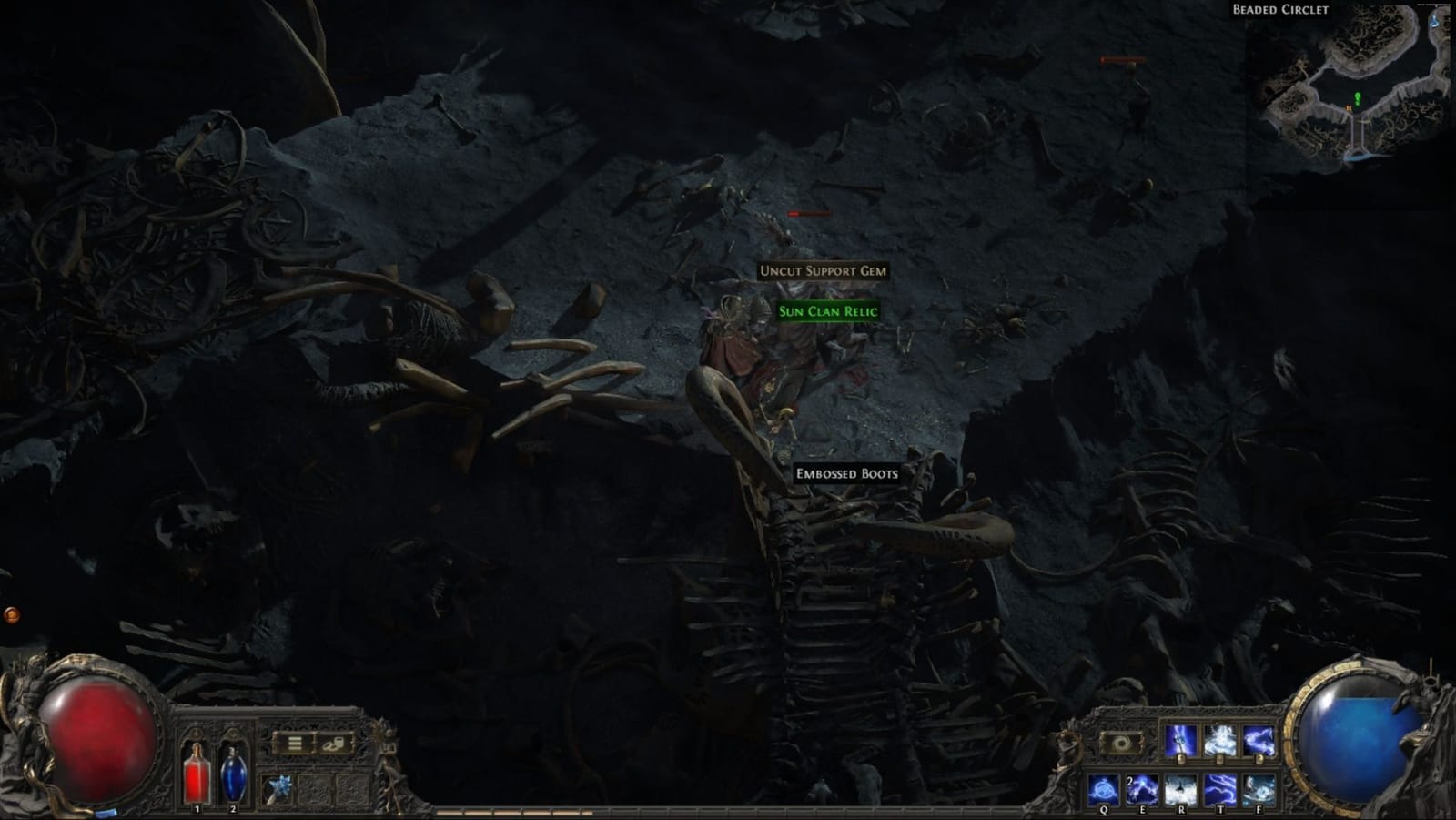The width and height of the screenshot is (1456, 820).
Task: Click the rightmost mouse-bound lightning skill icon
Action: [x=1259, y=741]
